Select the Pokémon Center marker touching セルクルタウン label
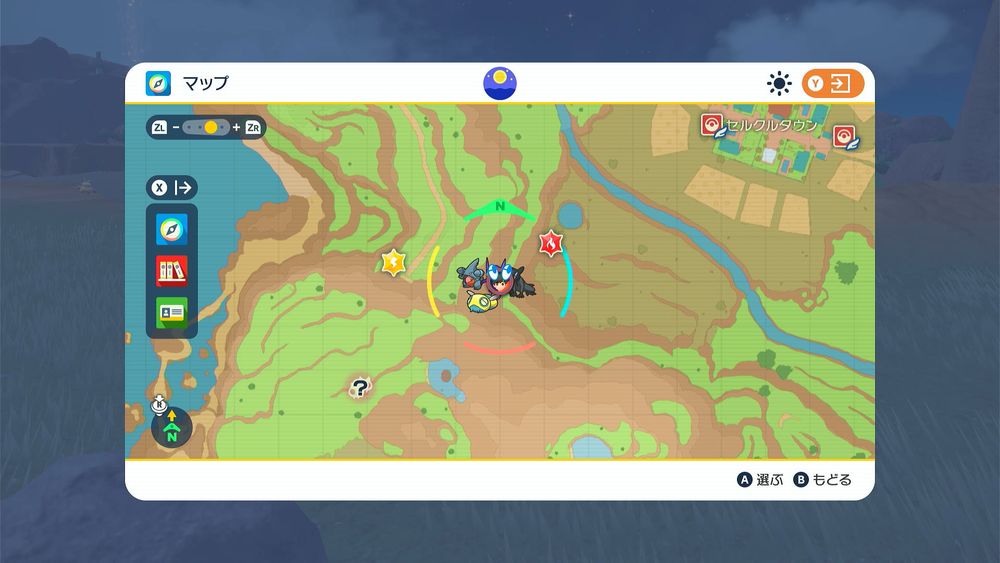The image size is (1000, 563). tap(711, 125)
